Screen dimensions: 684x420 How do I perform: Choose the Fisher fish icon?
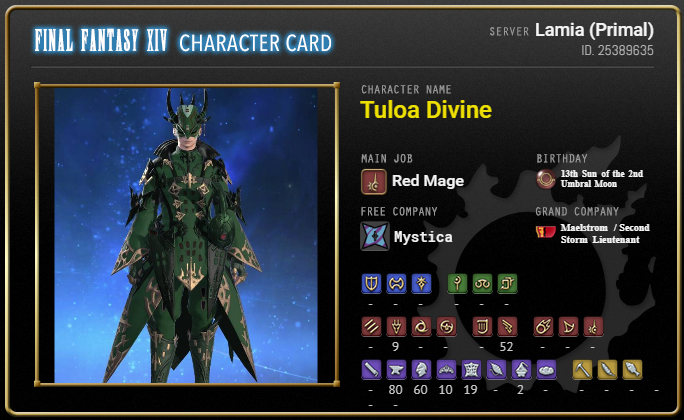coord(632,369)
